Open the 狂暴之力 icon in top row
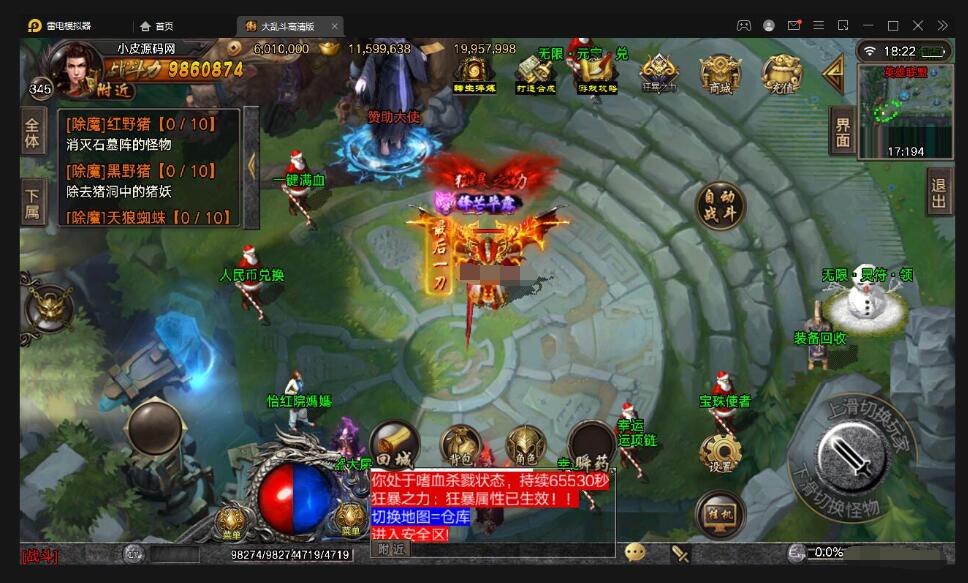 [659, 73]
